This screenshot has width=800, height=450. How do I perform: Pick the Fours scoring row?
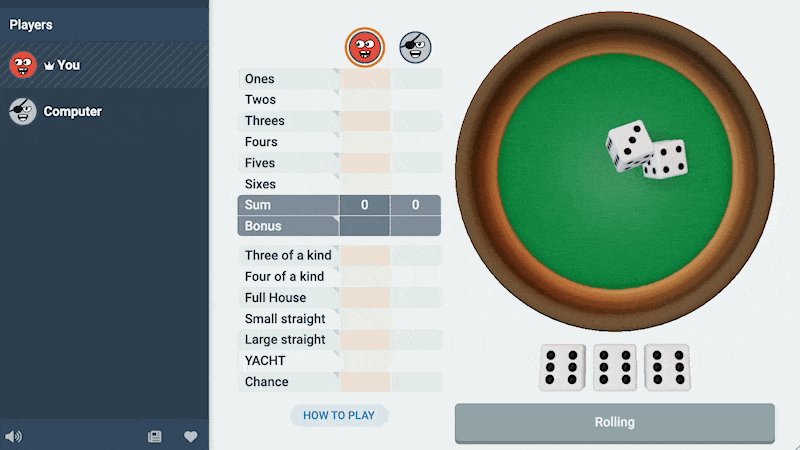364,142
